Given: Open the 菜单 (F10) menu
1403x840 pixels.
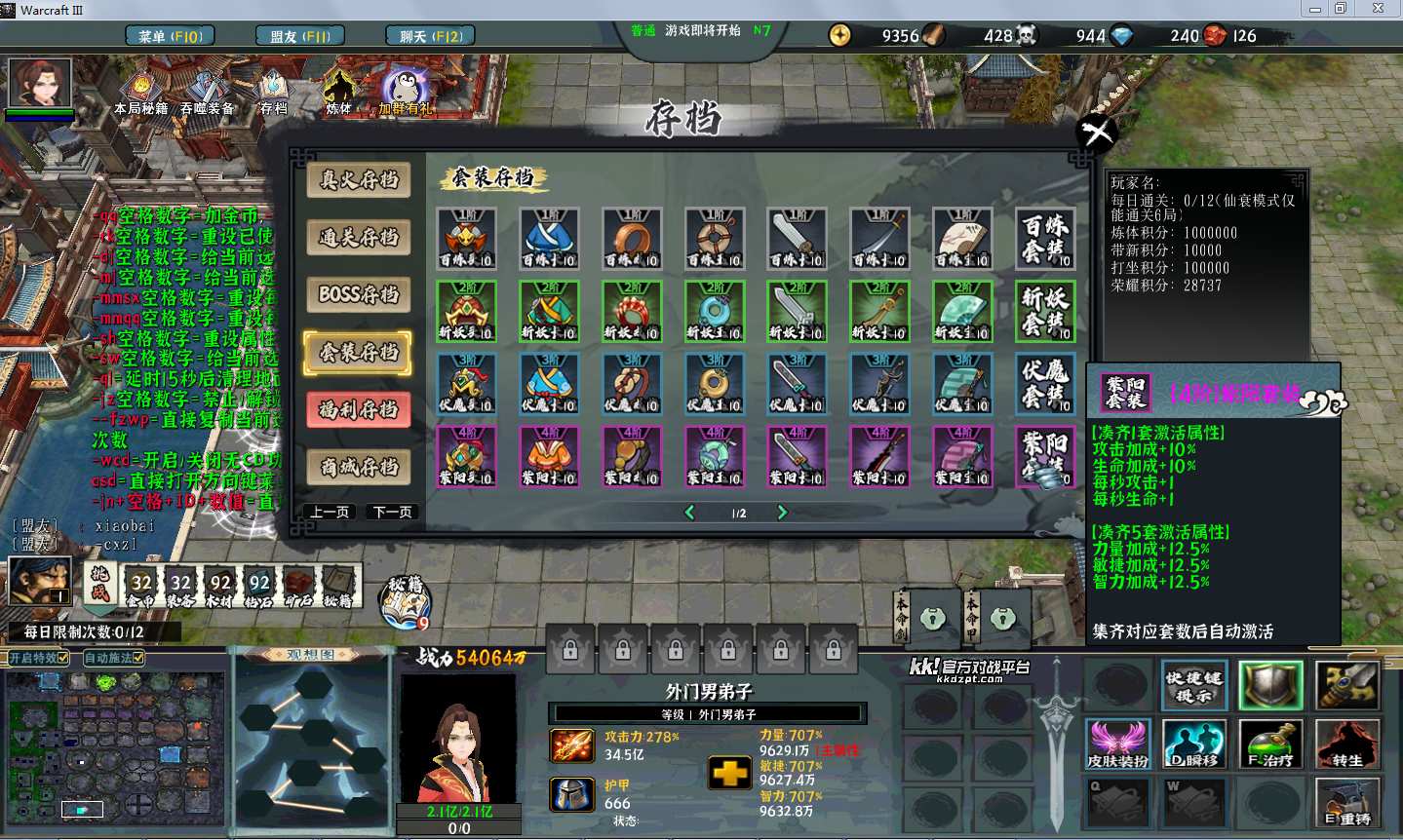Looking at the screenshot, I should tap(171, 36).
